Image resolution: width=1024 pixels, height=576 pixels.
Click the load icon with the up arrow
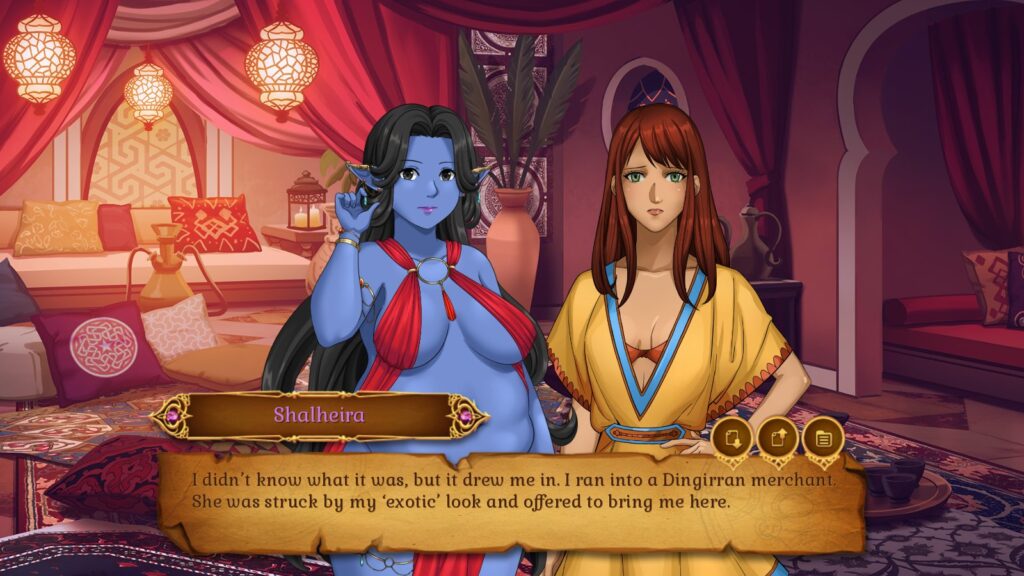777,438
